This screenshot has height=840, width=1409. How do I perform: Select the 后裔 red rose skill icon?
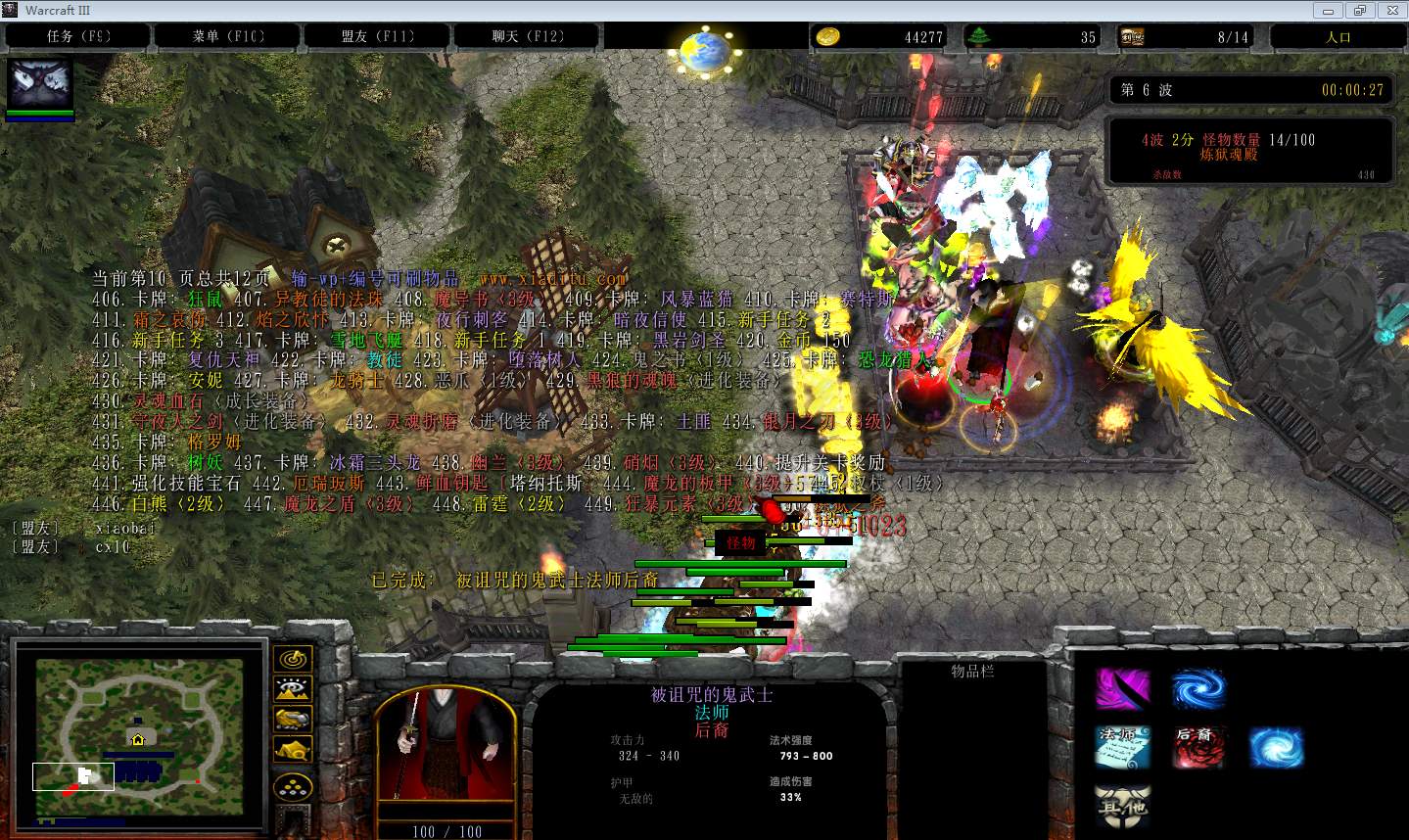1198,747
